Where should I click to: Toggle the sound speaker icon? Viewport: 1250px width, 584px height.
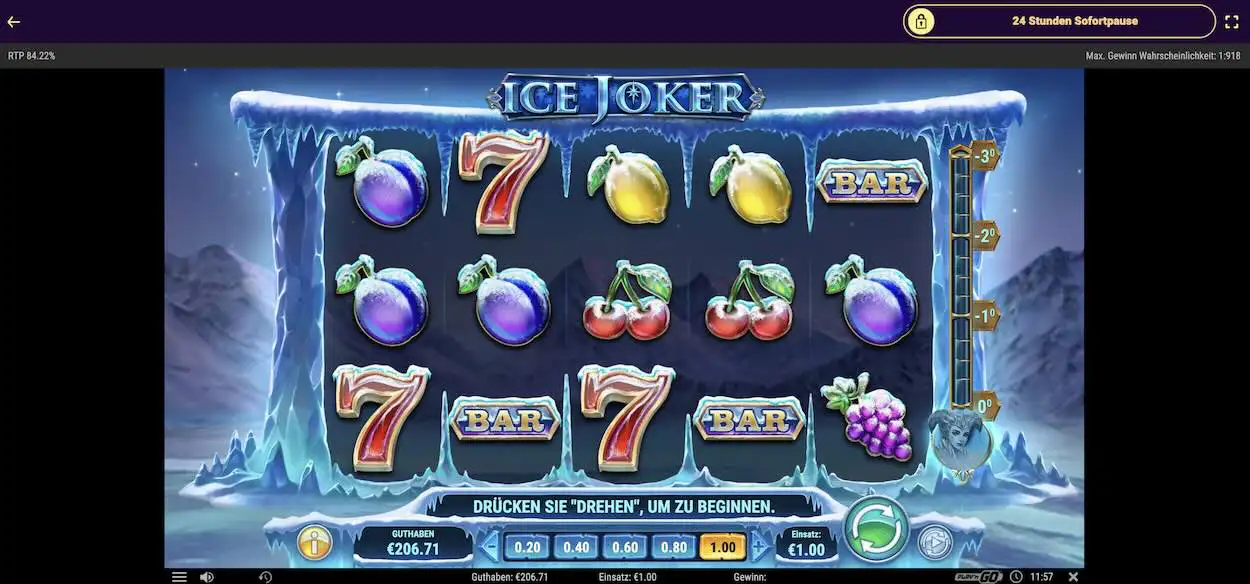click(206, 577)
